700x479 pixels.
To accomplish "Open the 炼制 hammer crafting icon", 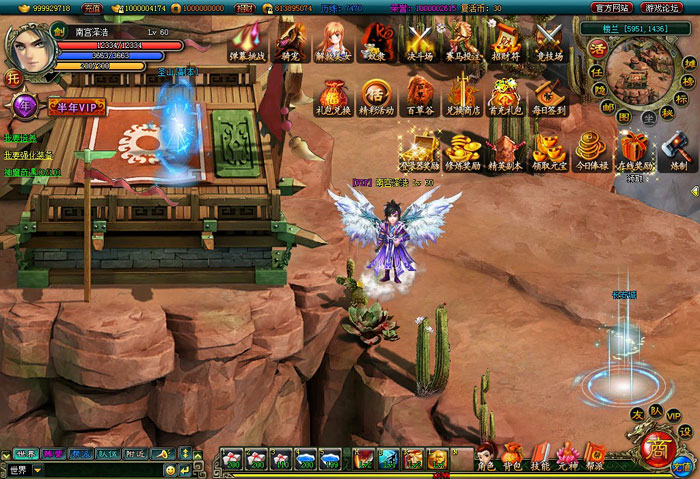I will (678, 151).
